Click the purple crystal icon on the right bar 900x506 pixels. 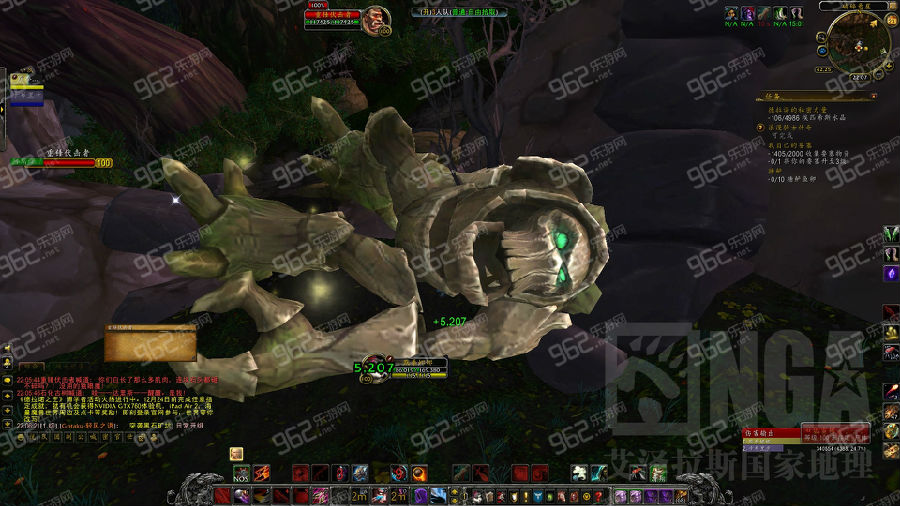(891, 273)
